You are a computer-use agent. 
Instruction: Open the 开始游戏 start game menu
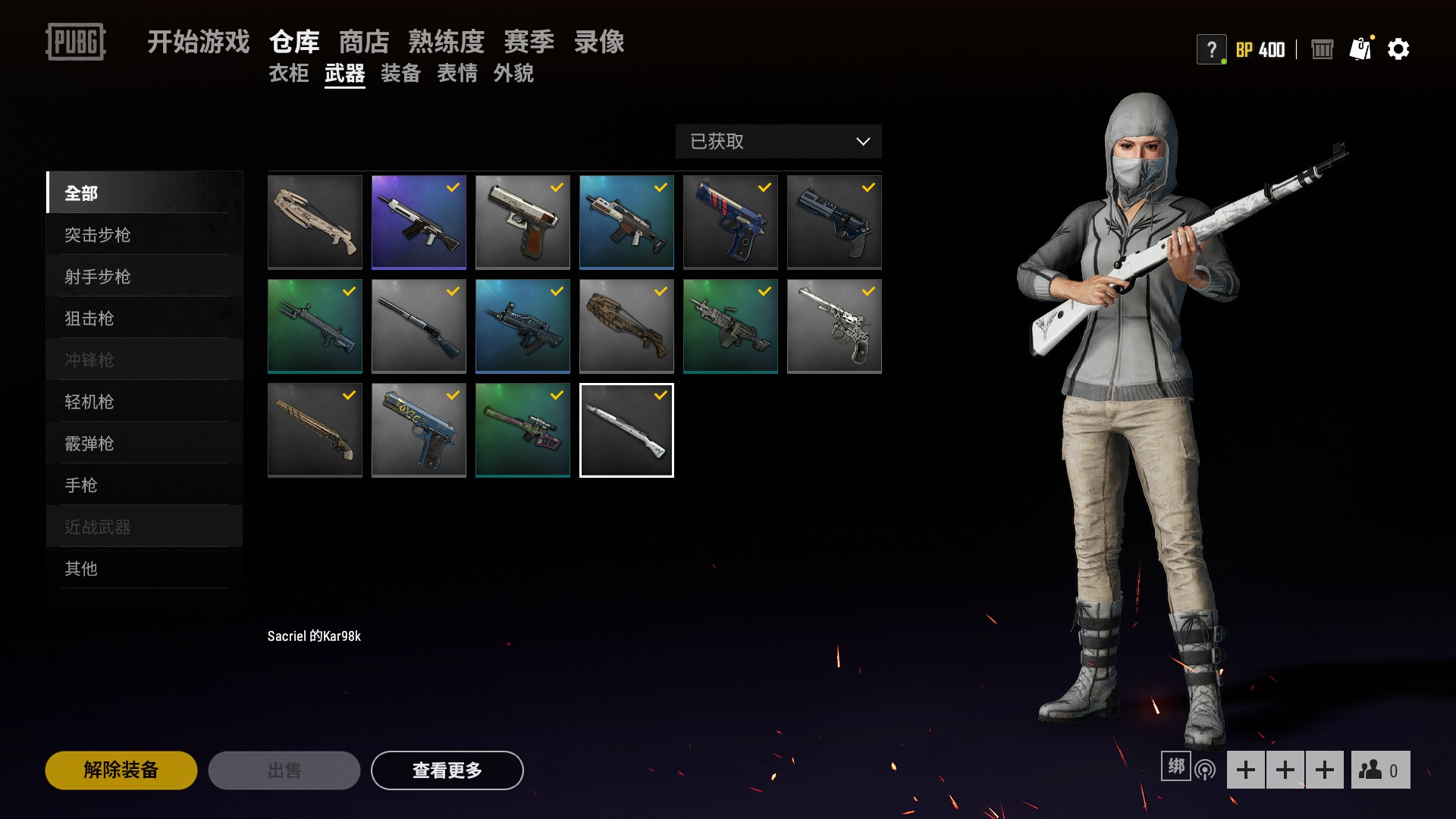(198, 42)
